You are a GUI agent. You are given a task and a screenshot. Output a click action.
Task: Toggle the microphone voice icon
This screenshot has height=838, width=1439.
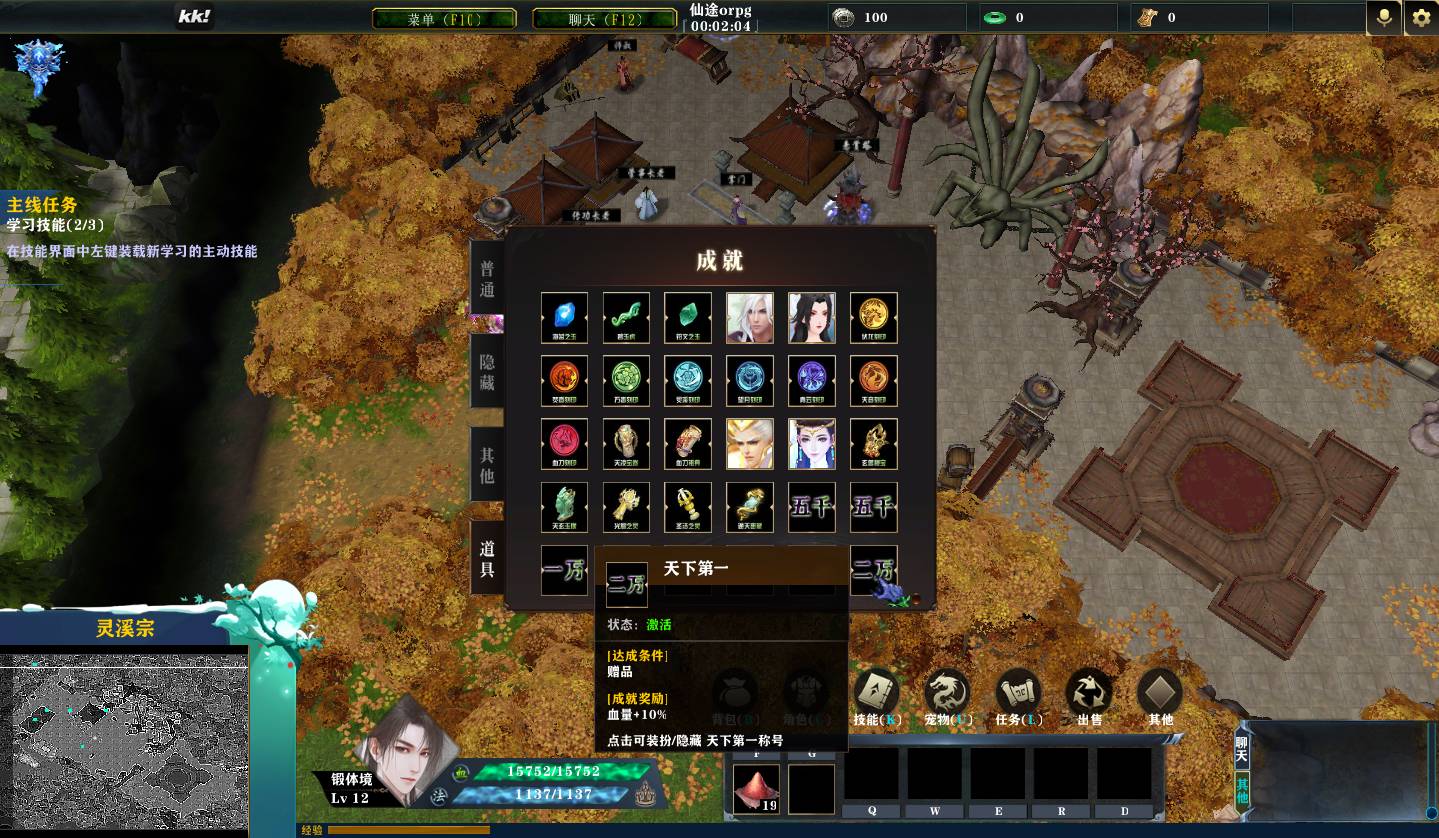point(1384,18)
